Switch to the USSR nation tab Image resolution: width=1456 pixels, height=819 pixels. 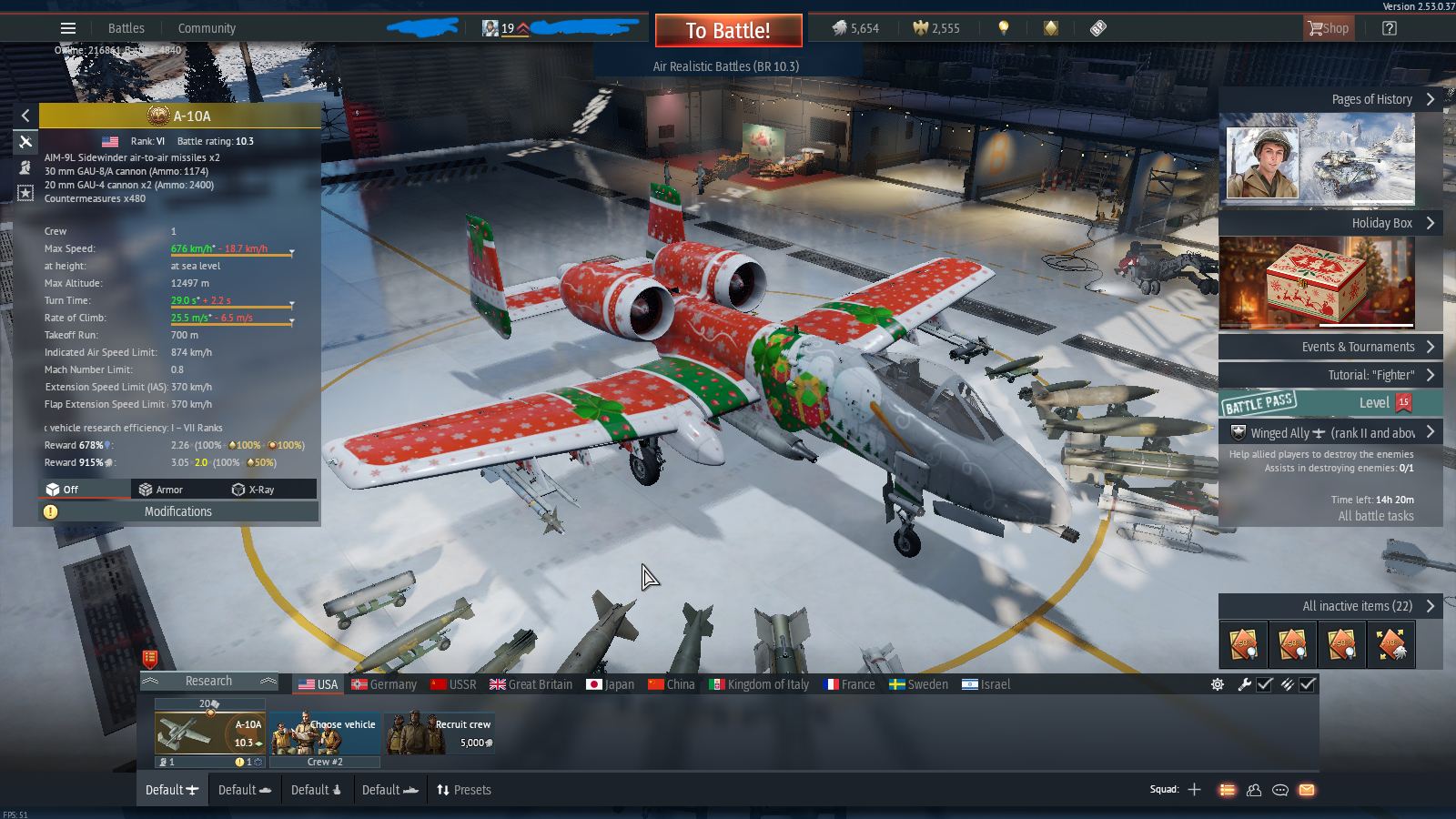pyautogui.click(x=453, y=684)
